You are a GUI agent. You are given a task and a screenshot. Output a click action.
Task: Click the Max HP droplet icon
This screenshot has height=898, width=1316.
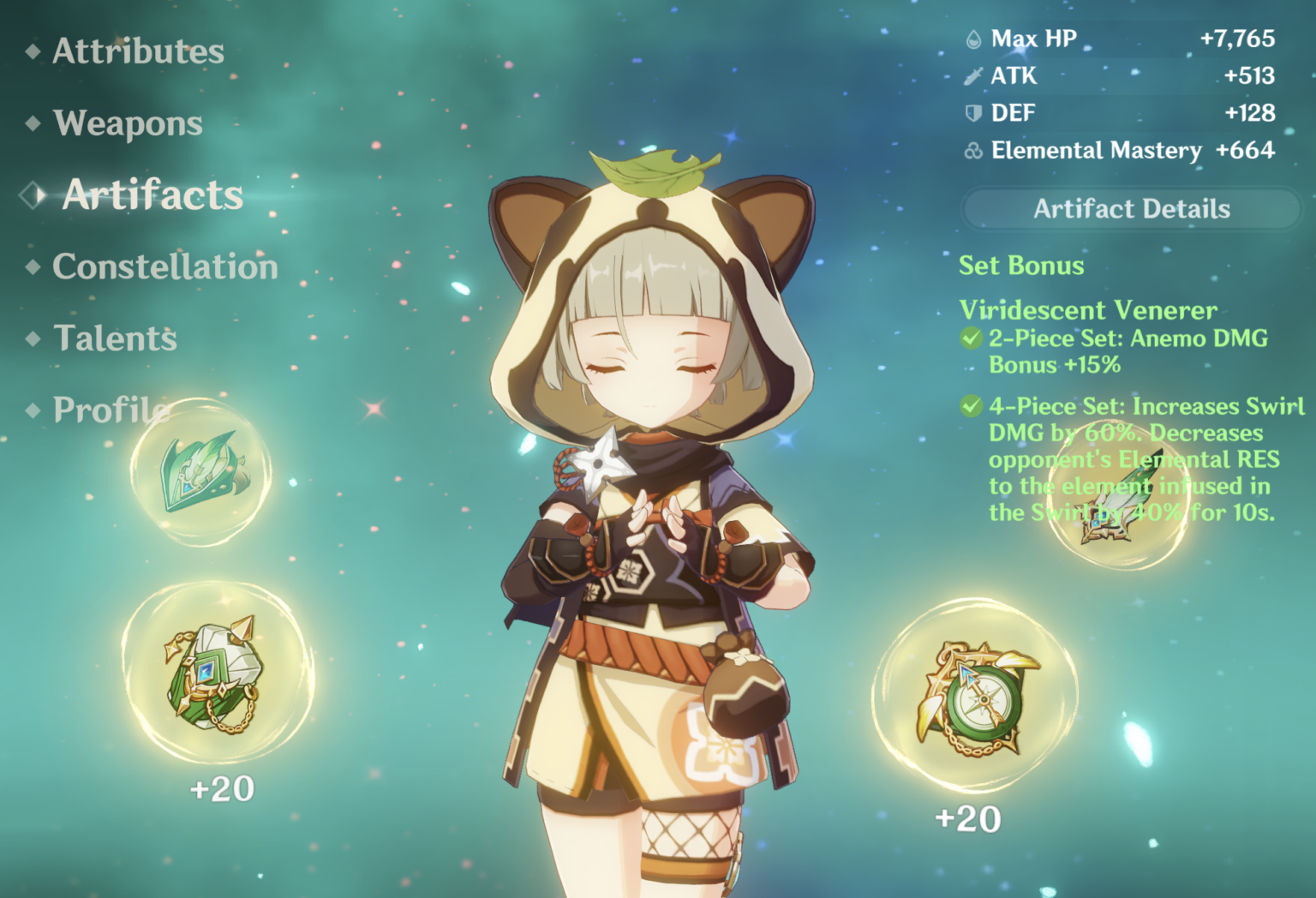coord(972,38)
